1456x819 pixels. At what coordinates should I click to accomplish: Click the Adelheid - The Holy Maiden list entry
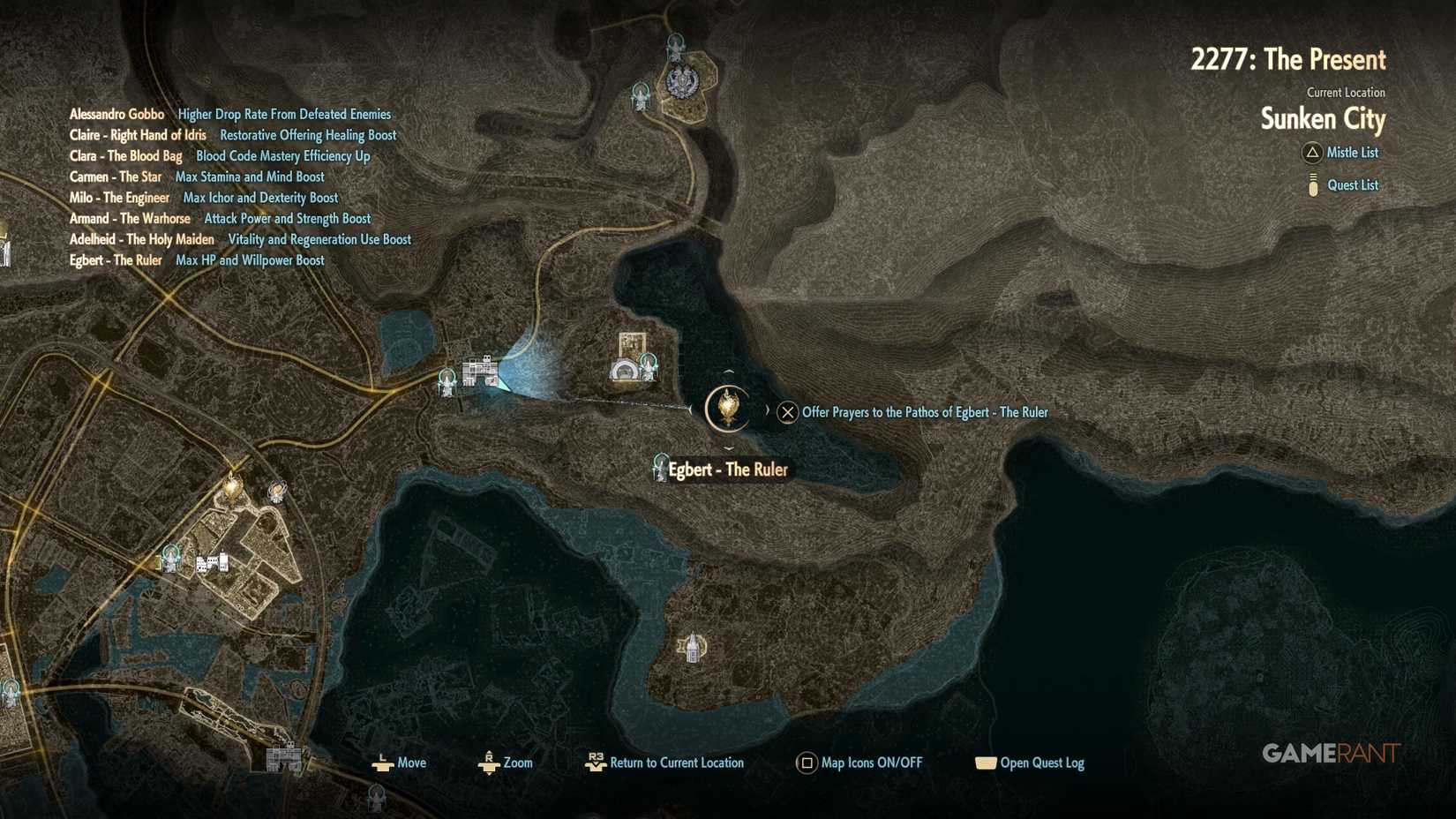pyautogui.click(x=142, y=239)
